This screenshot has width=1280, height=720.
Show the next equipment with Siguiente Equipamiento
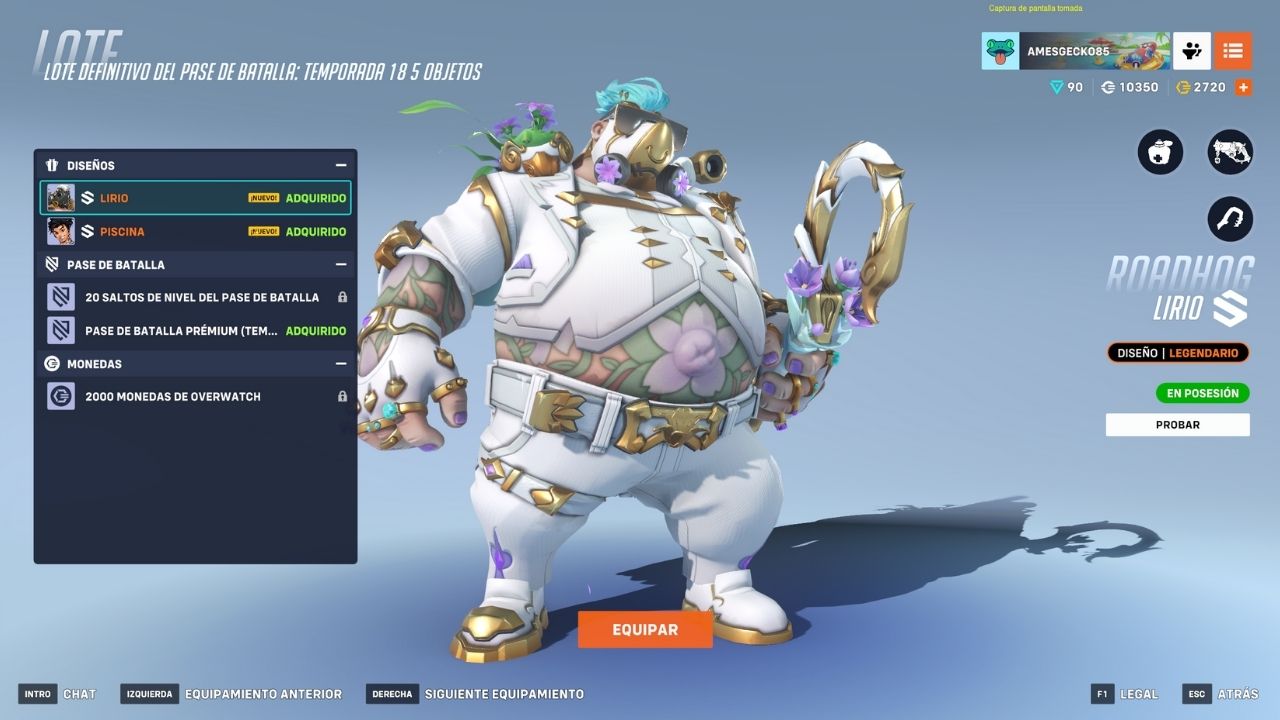tap(475, 694)
